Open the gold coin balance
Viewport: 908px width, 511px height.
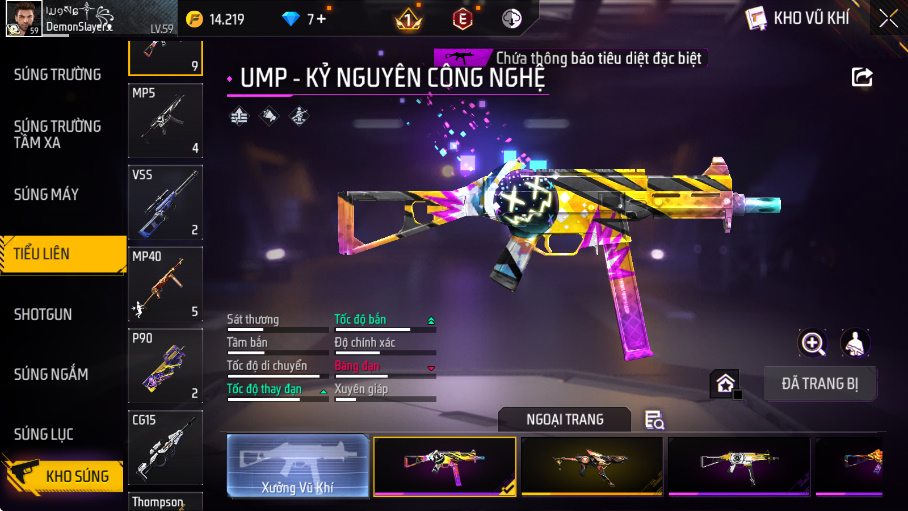(216, 18)
